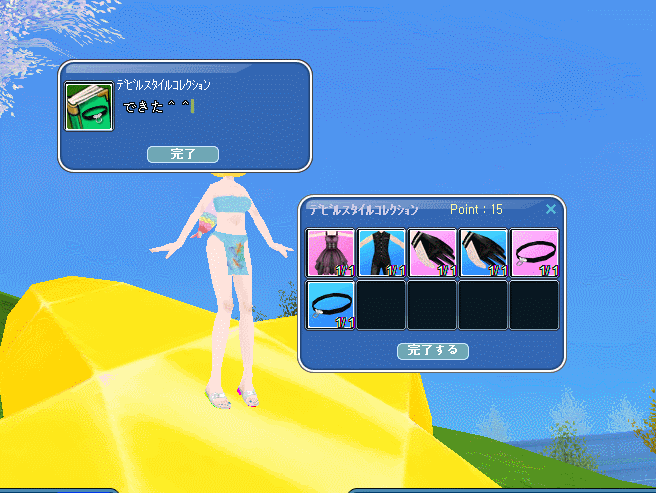Close the デビルスタイルコレクション window
Viewport: 656px width, 493px height.
pos(551,209)
